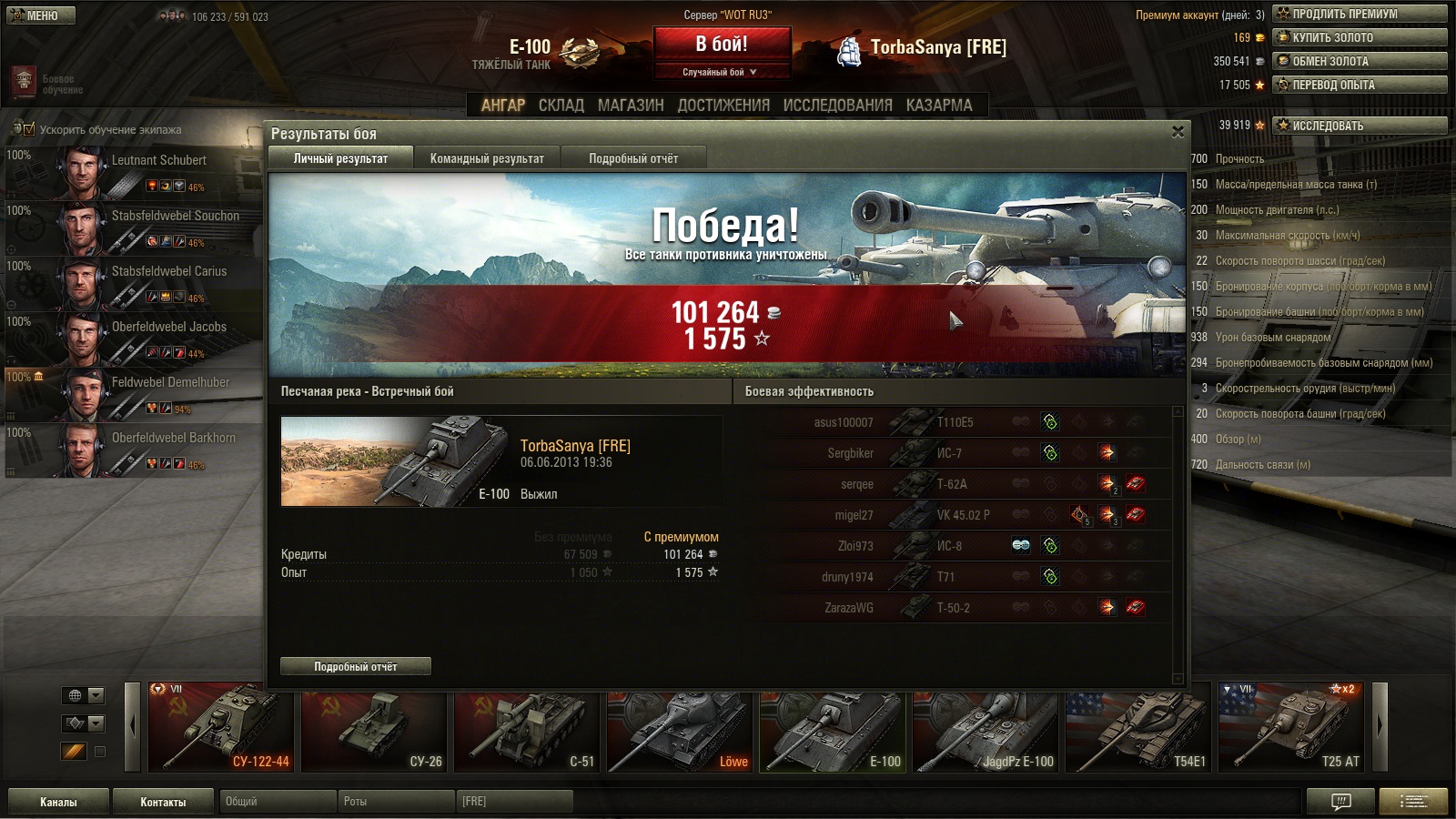Click the Подробный отчёт button at bottom
Screen dimensions: 1456x819
pyautogui.click(x=356, y=667)
